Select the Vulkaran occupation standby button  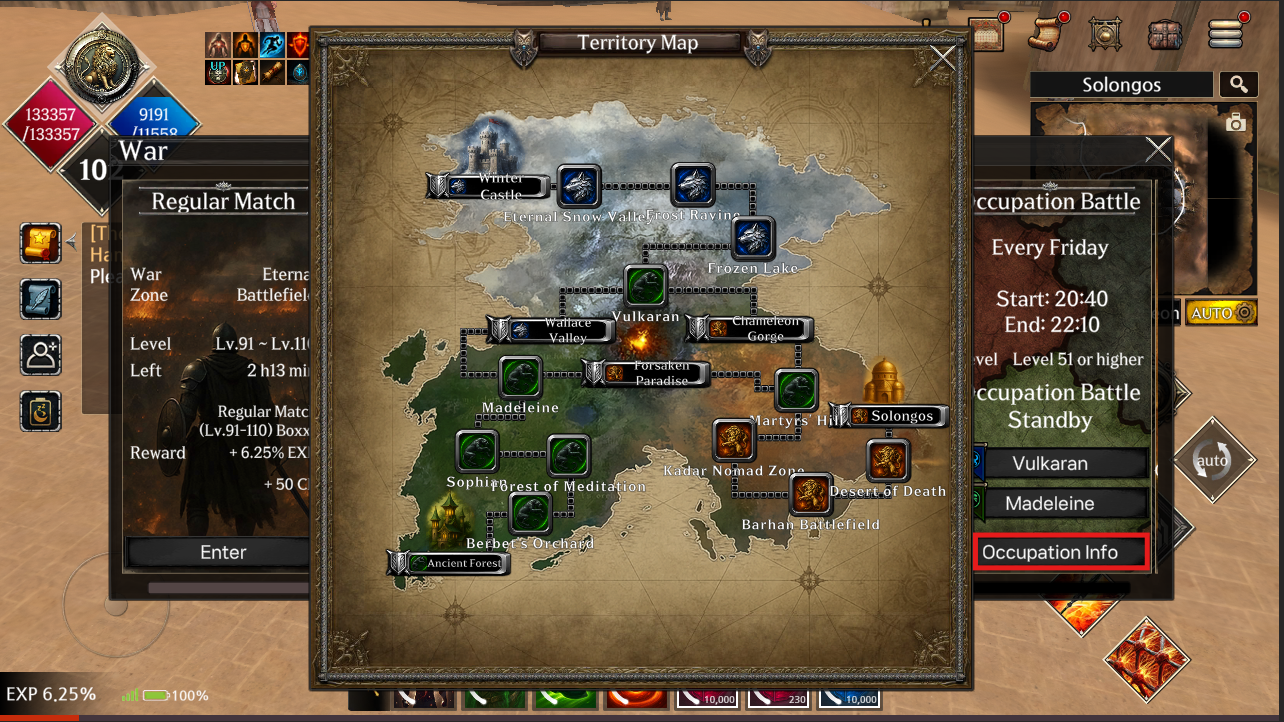tap(1050, 464)
